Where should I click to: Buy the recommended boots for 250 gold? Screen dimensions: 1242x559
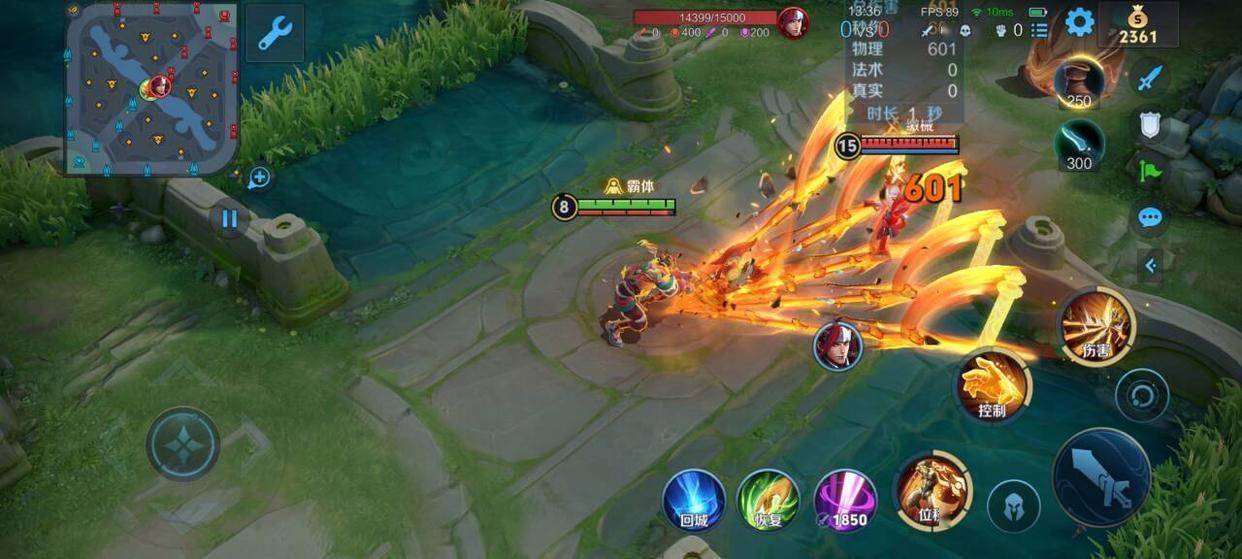click(1079, 83)
